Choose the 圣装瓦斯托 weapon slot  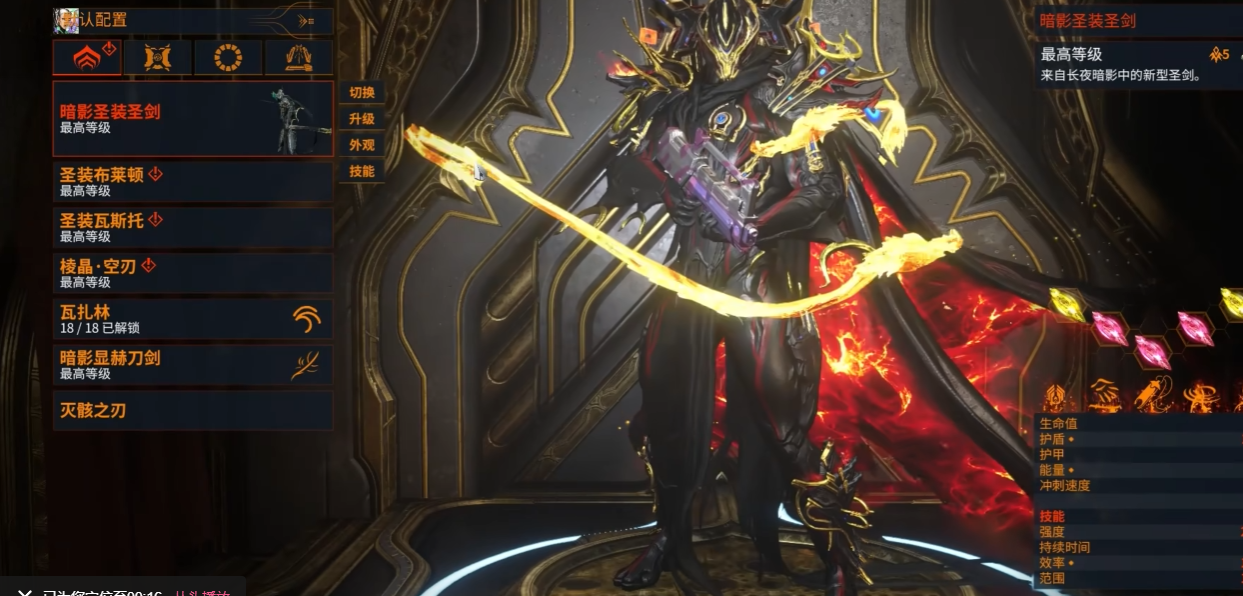pos(192,228)
